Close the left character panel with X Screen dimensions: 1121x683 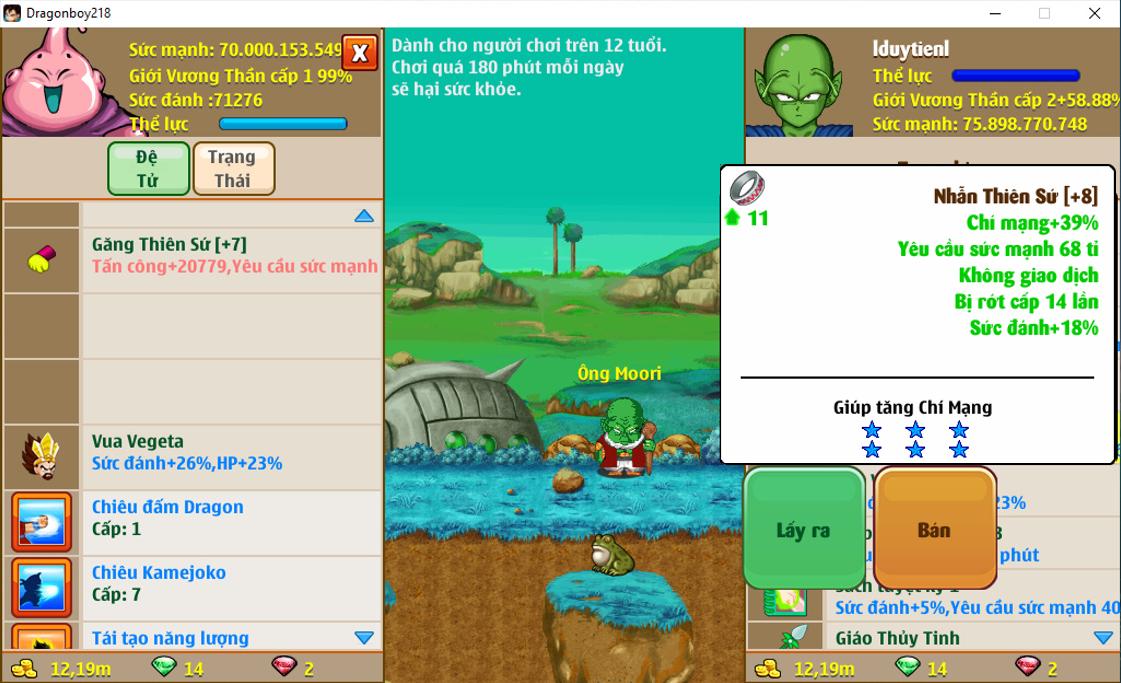coord(359,53)
